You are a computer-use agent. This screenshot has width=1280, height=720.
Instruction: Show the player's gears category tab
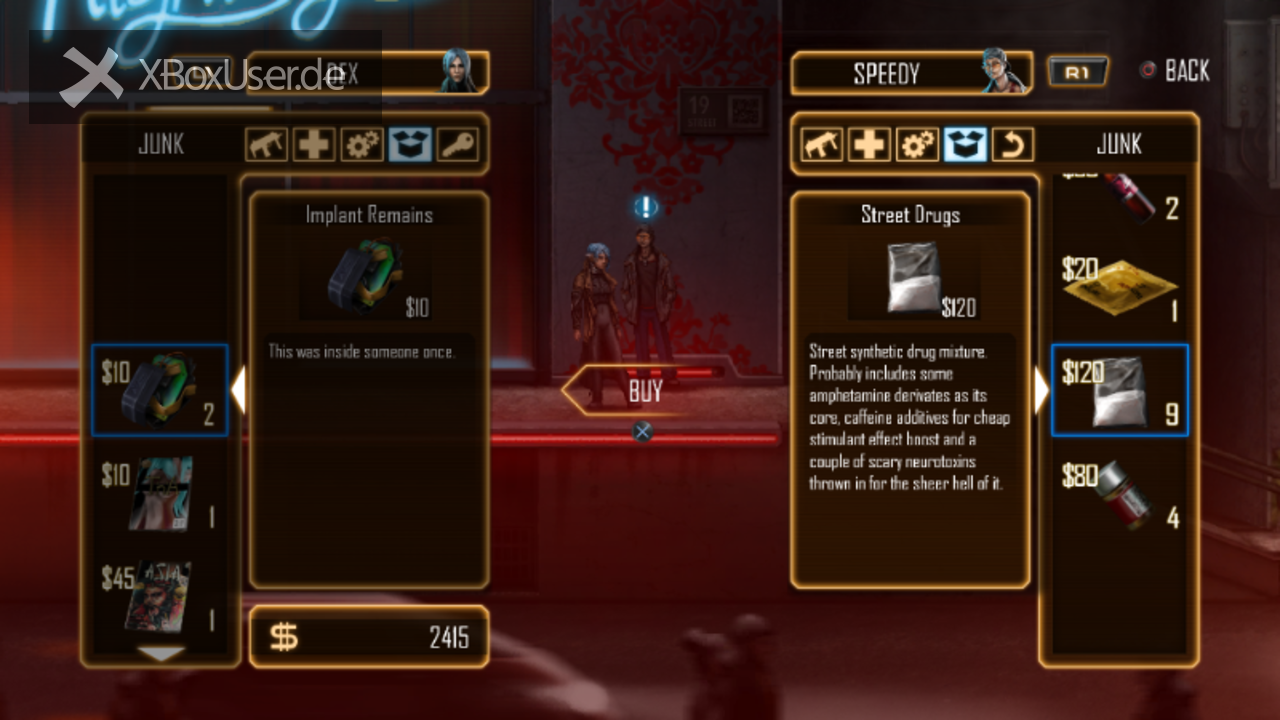(x=361, y=146)
